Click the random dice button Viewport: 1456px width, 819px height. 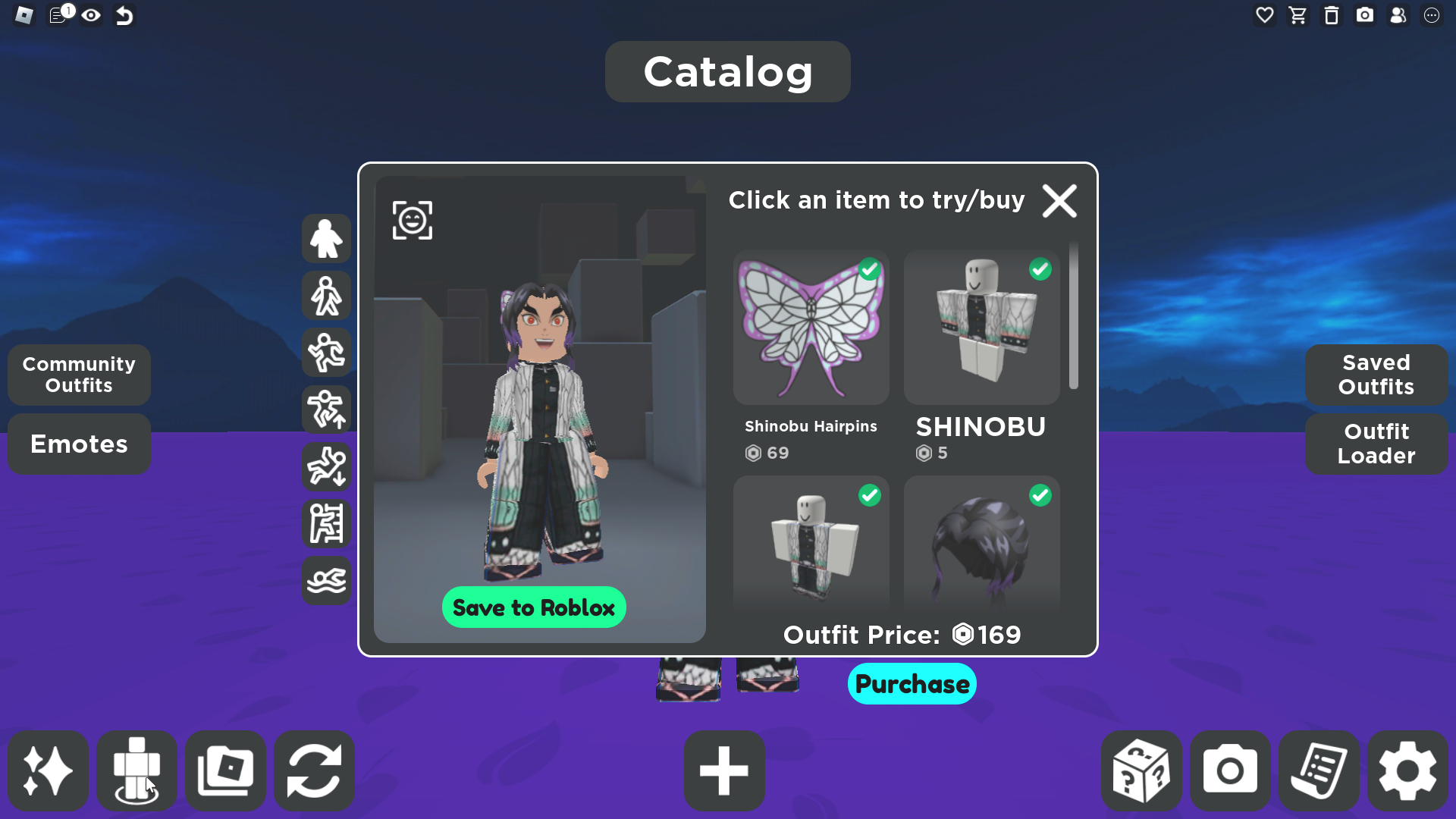click(1141, 771)
